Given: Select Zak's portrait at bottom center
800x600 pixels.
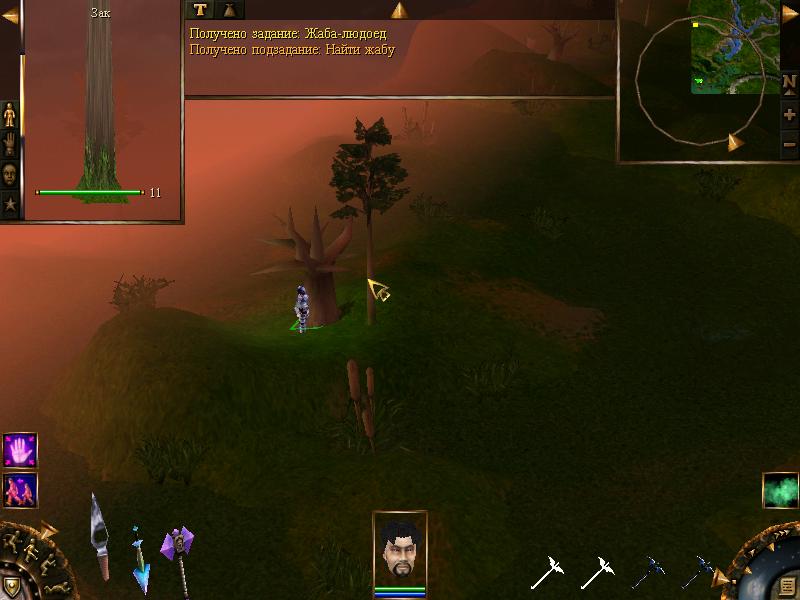Looking at the screenshot, I should click(x=400, y=548).
